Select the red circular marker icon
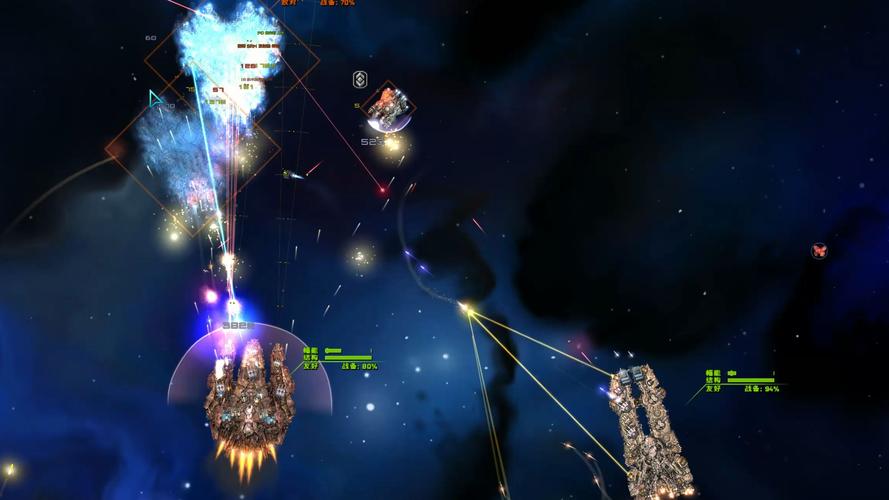Viewport: 889px width, 500px height. coord(819,251)
